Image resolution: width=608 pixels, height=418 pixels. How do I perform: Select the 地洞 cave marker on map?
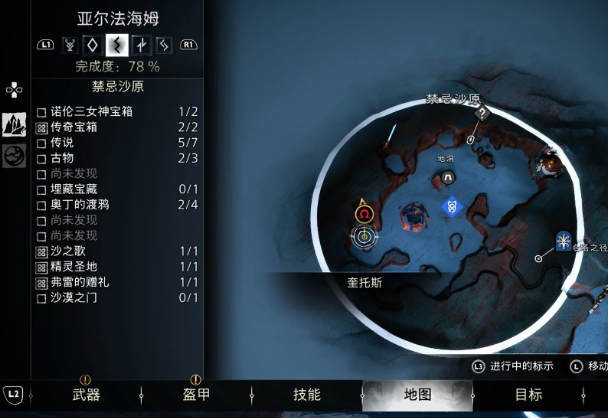(x=448, y=177)
